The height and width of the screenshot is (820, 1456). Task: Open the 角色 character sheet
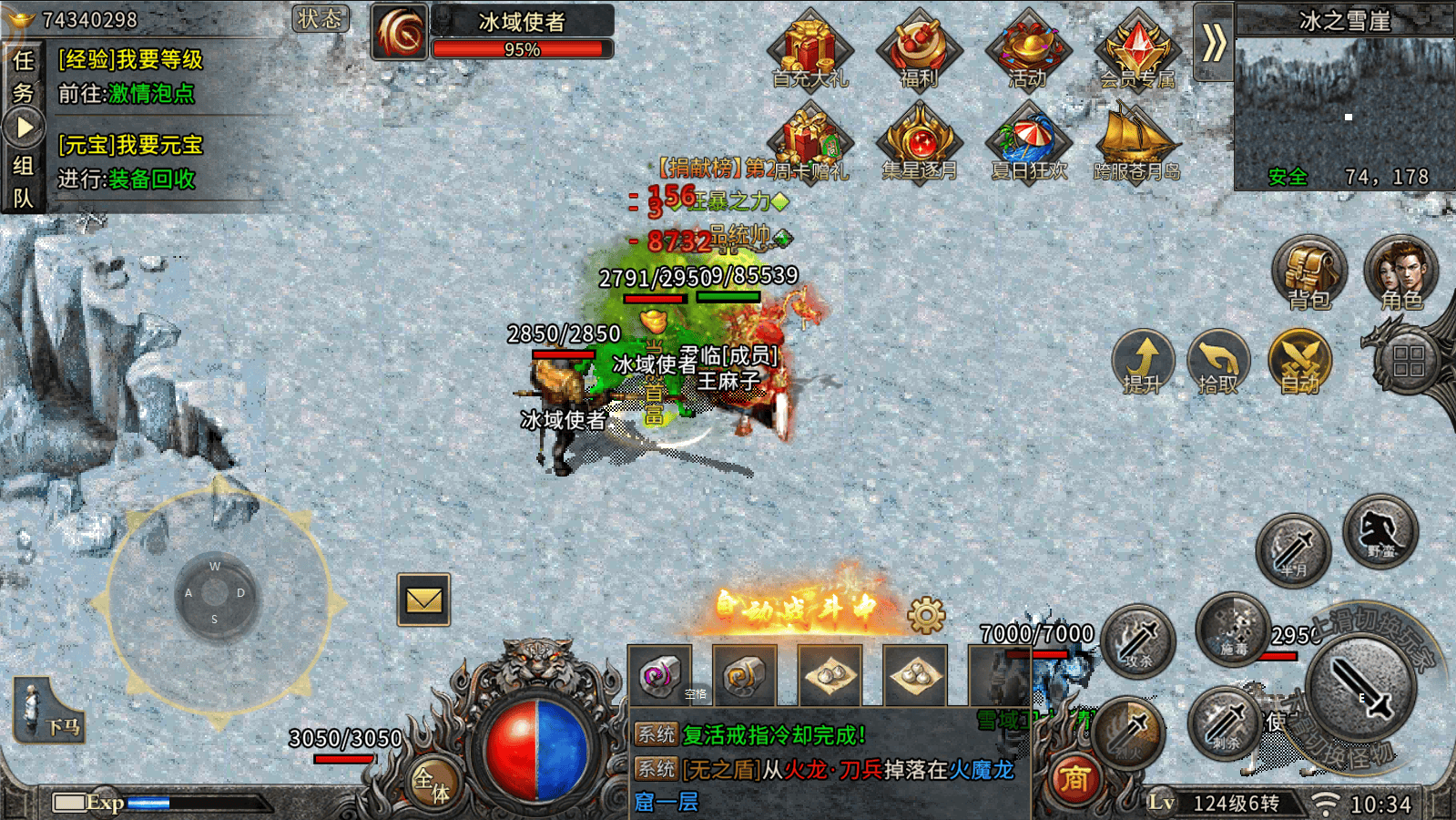1400,272
